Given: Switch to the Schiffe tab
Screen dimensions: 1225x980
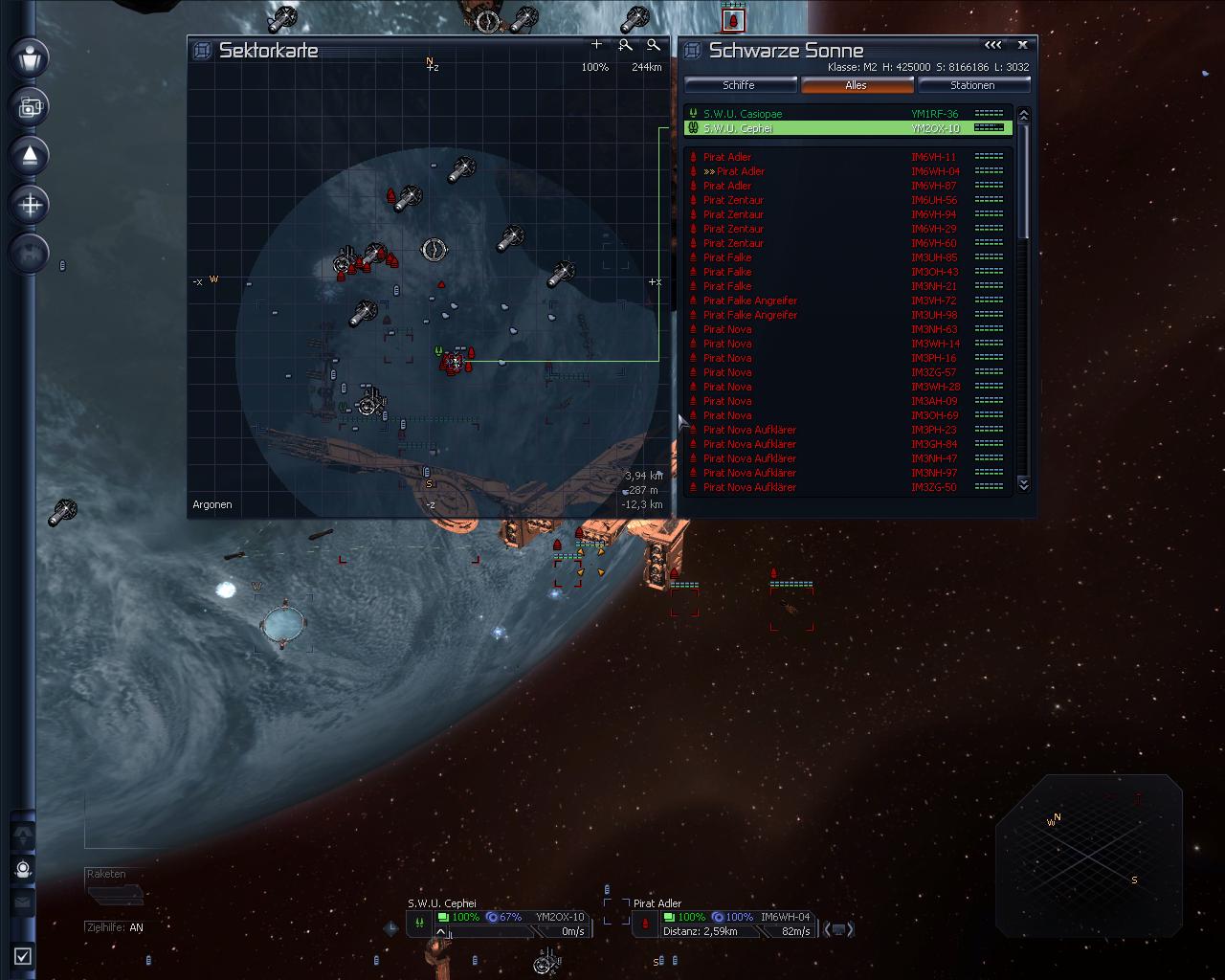Looking at the screenshot, I should (x=739, y=85).
